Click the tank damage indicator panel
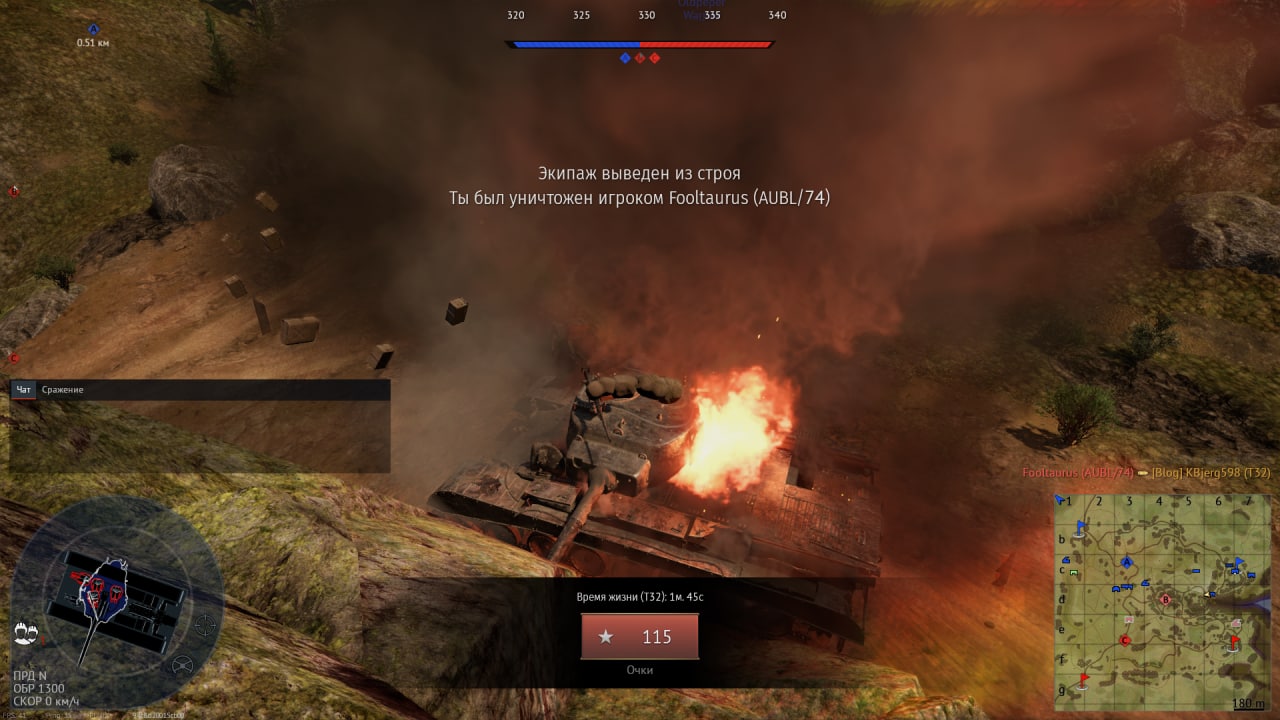The height and width of the screenshot is (720, 1280). pos(116,598)
